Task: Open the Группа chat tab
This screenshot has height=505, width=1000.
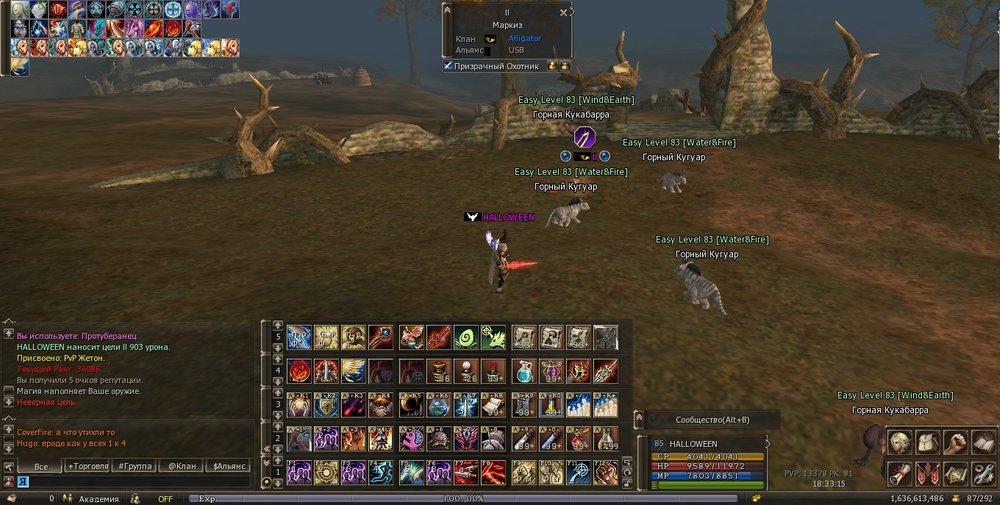Action: point(134,466)
